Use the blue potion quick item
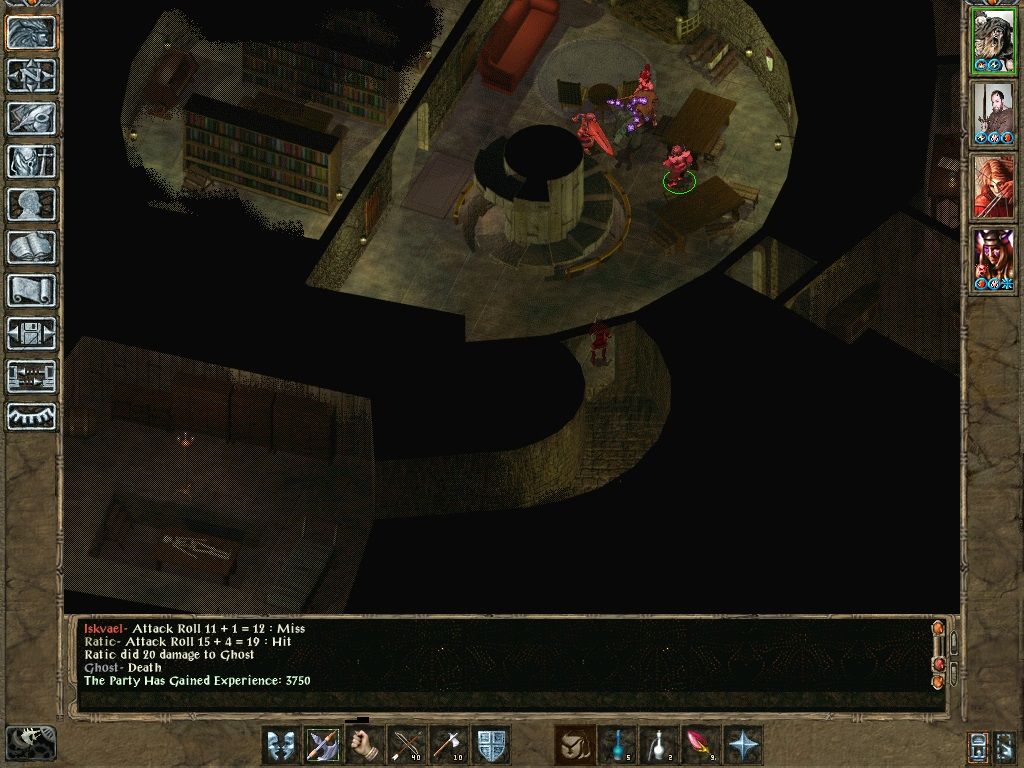Screen dimensions: 1024x768 pos(617,745)
